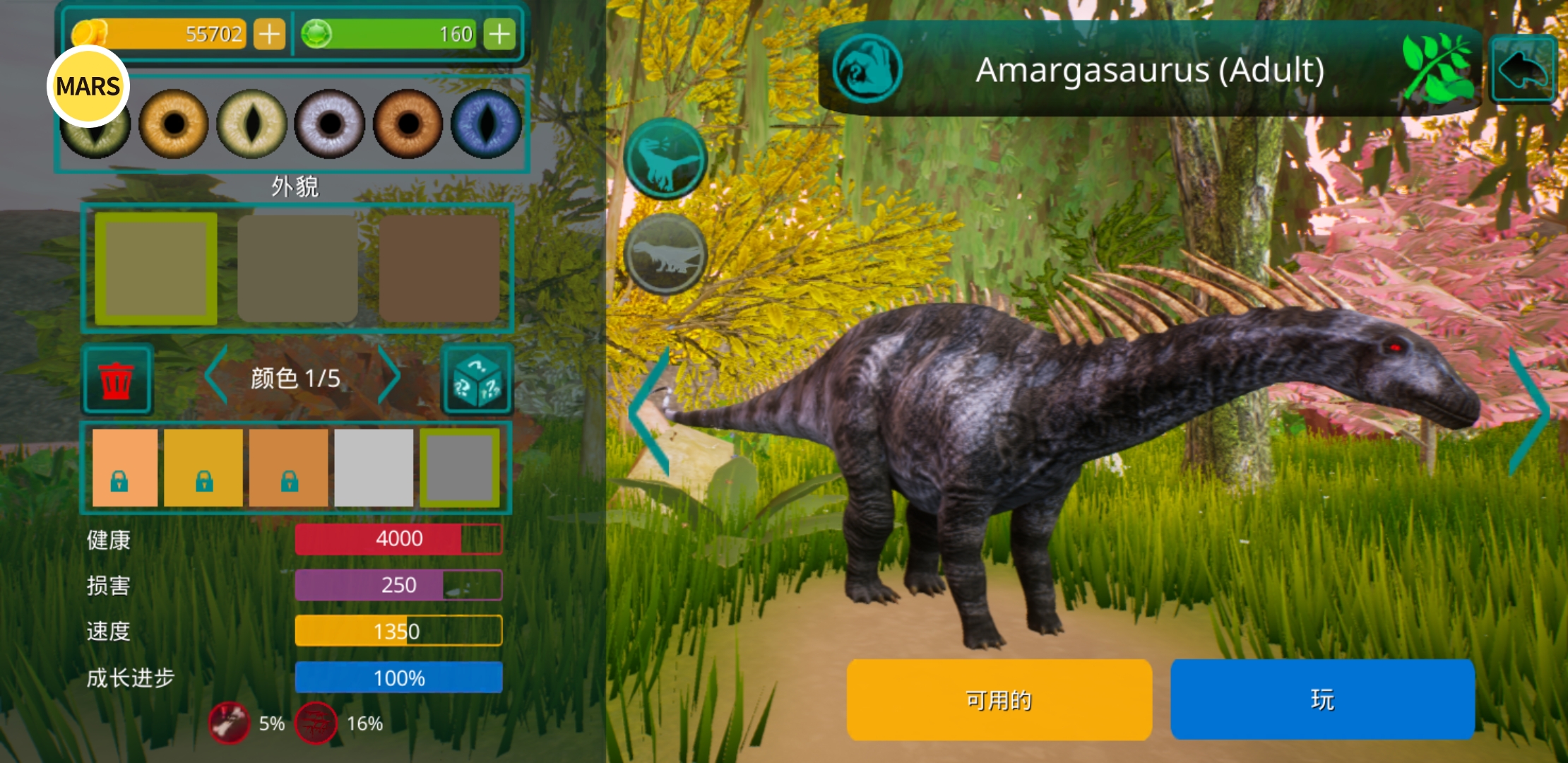Buy more green gems via the plus button
This screenshot has width=1568, height=763.
[499, 34]
